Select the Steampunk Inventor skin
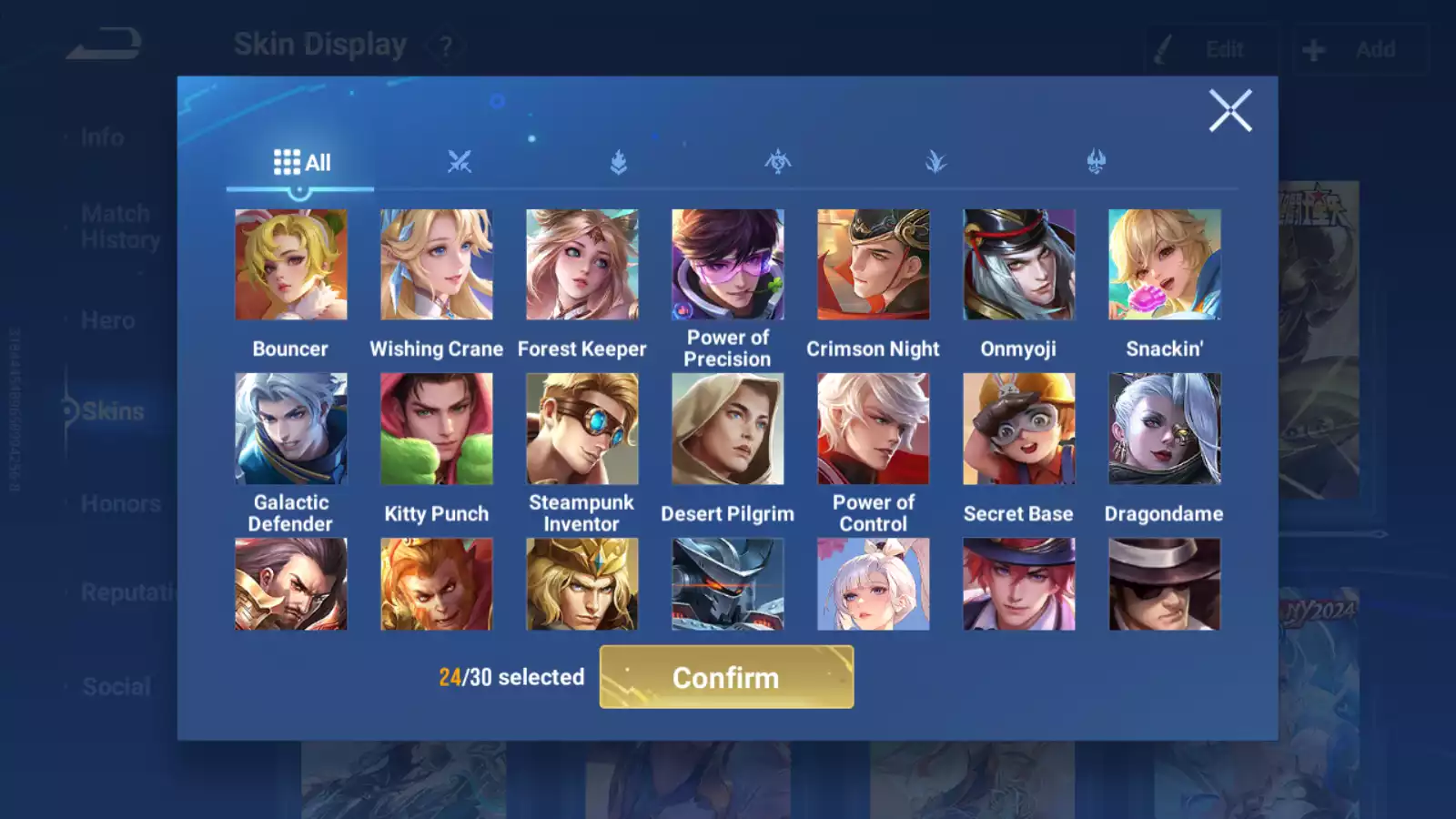The image size is (1456, 819). pyautogui.click(x=581, y=429)
